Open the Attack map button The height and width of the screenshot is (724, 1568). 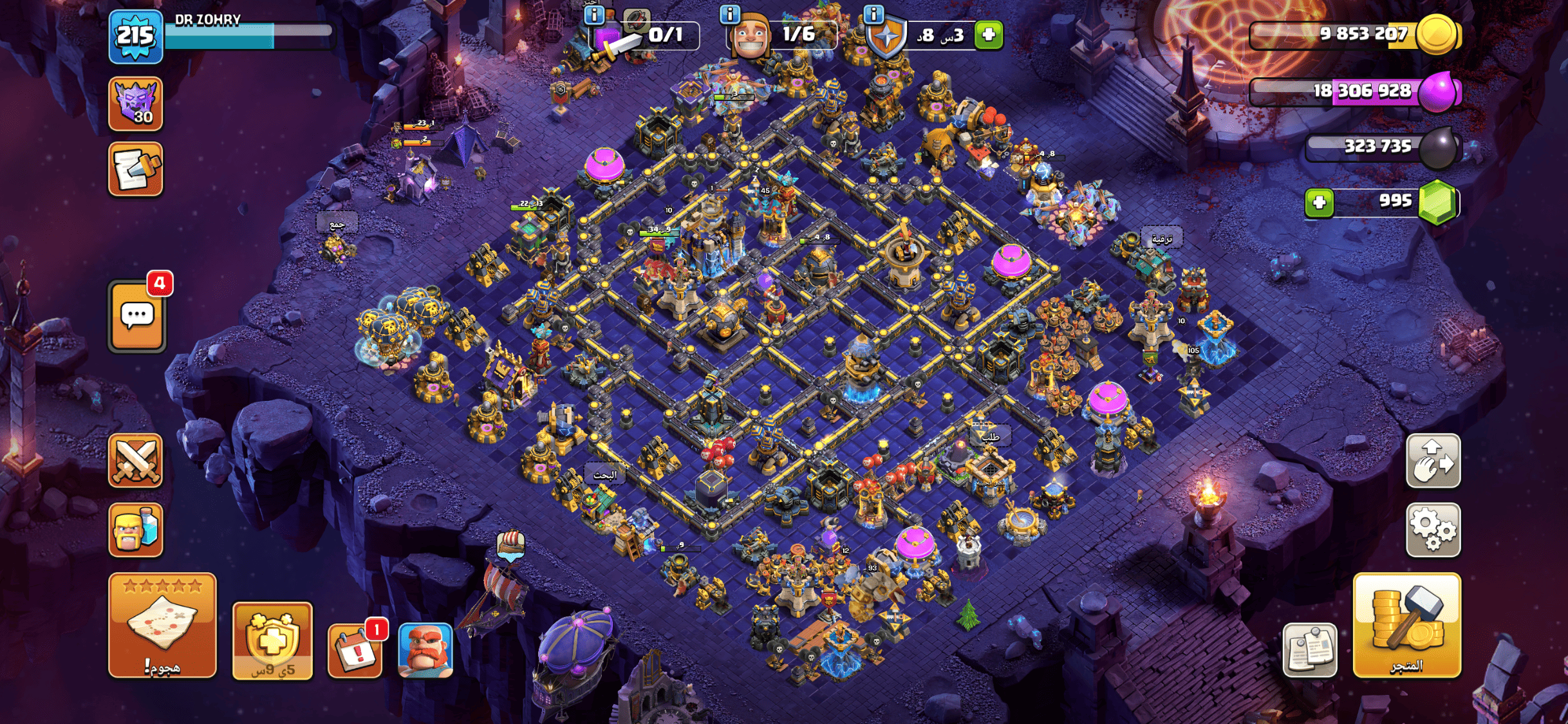pos(162,625)
